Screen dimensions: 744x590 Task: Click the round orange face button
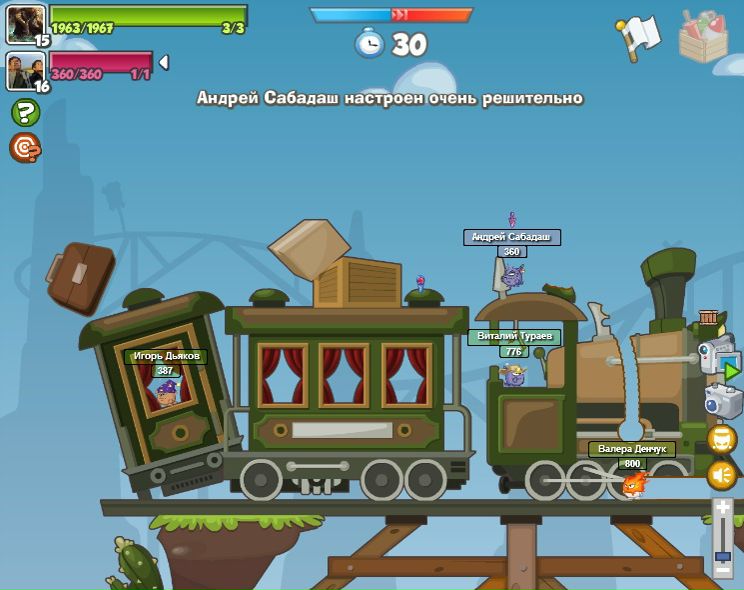click(x=721, y=439)
